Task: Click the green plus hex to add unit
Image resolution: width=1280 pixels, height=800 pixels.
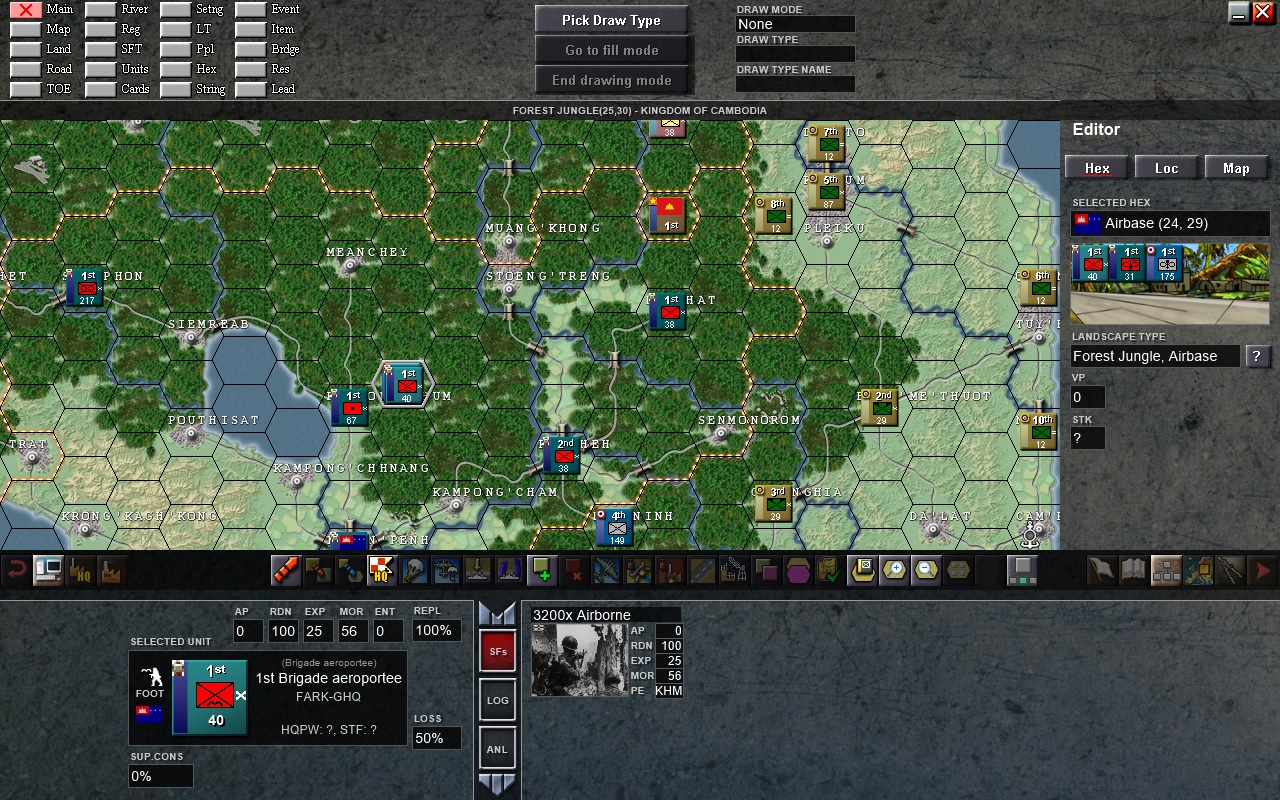Action: 540,570
